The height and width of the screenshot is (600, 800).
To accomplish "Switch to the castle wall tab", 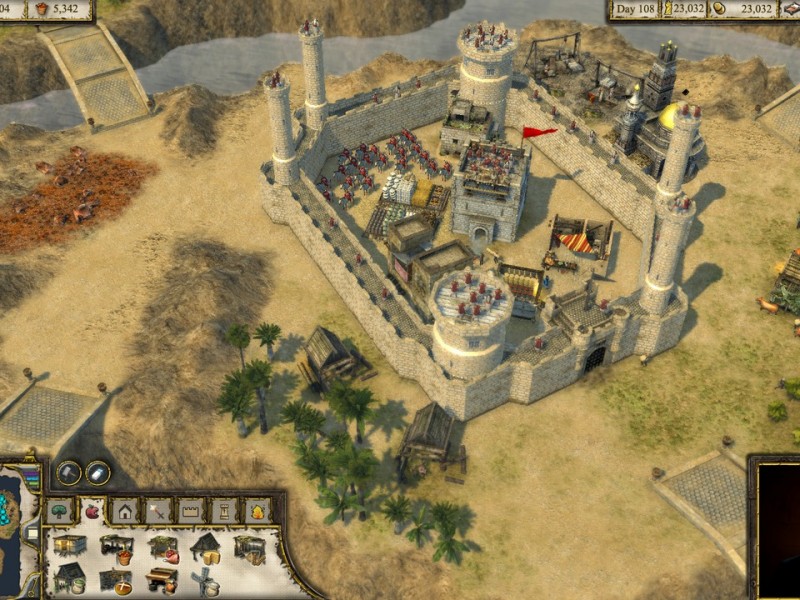I will (x=191, y=511).
